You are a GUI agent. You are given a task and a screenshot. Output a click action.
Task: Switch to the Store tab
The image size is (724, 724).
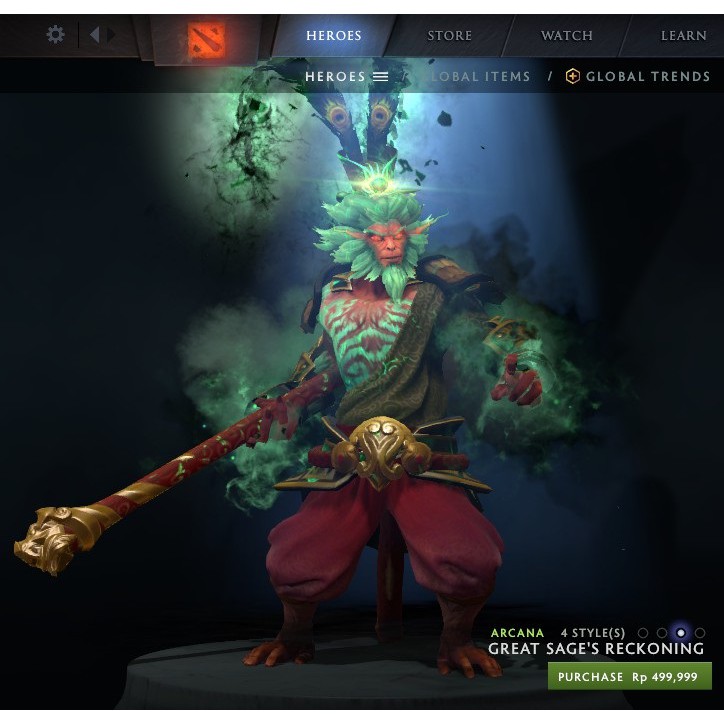[449, 36]
